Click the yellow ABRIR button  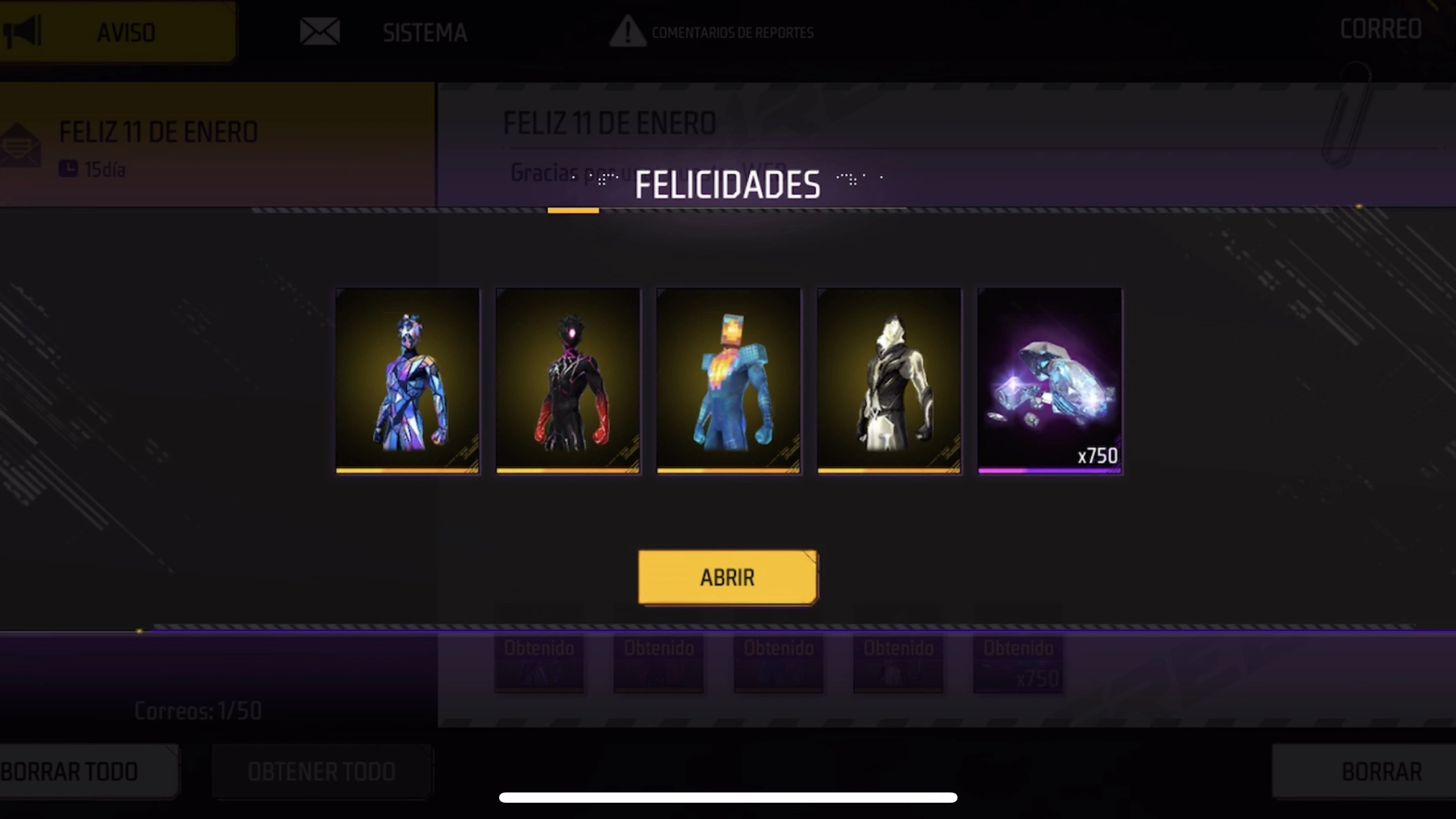pyautogui.click(x=727, y=577)
